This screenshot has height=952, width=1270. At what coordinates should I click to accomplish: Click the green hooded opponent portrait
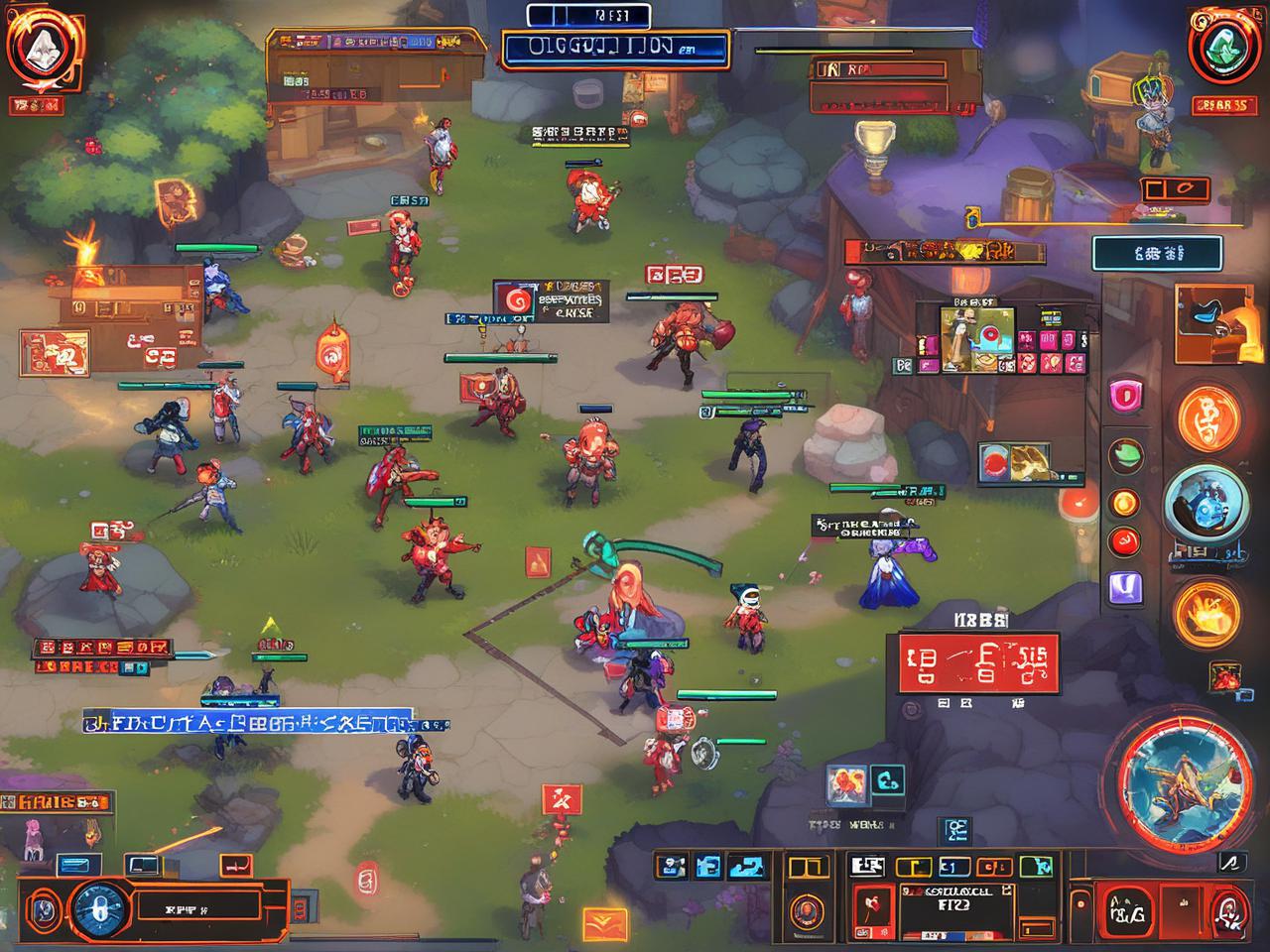(1221, 47)
